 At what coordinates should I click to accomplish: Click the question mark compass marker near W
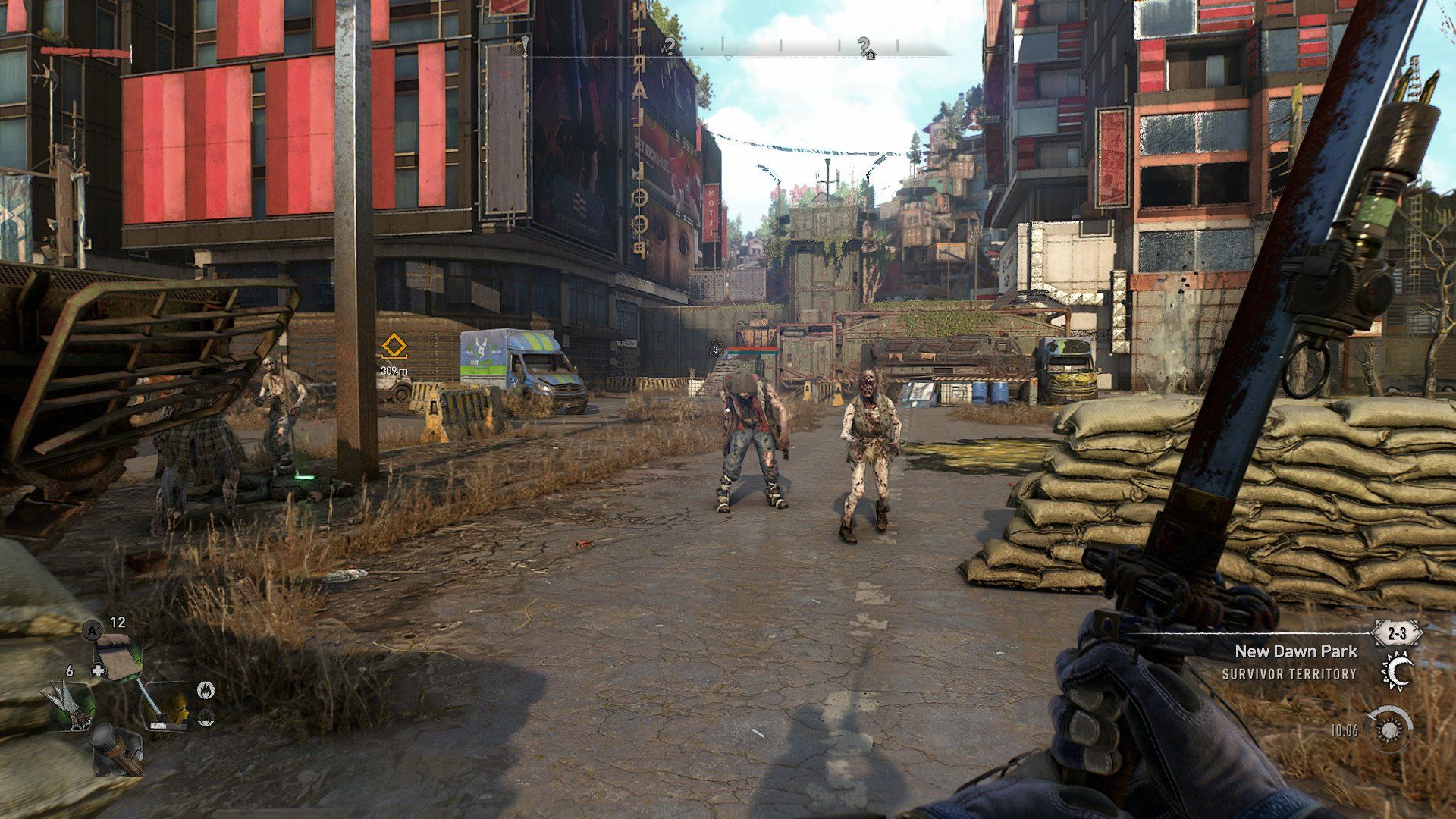(x=670, y=45)
